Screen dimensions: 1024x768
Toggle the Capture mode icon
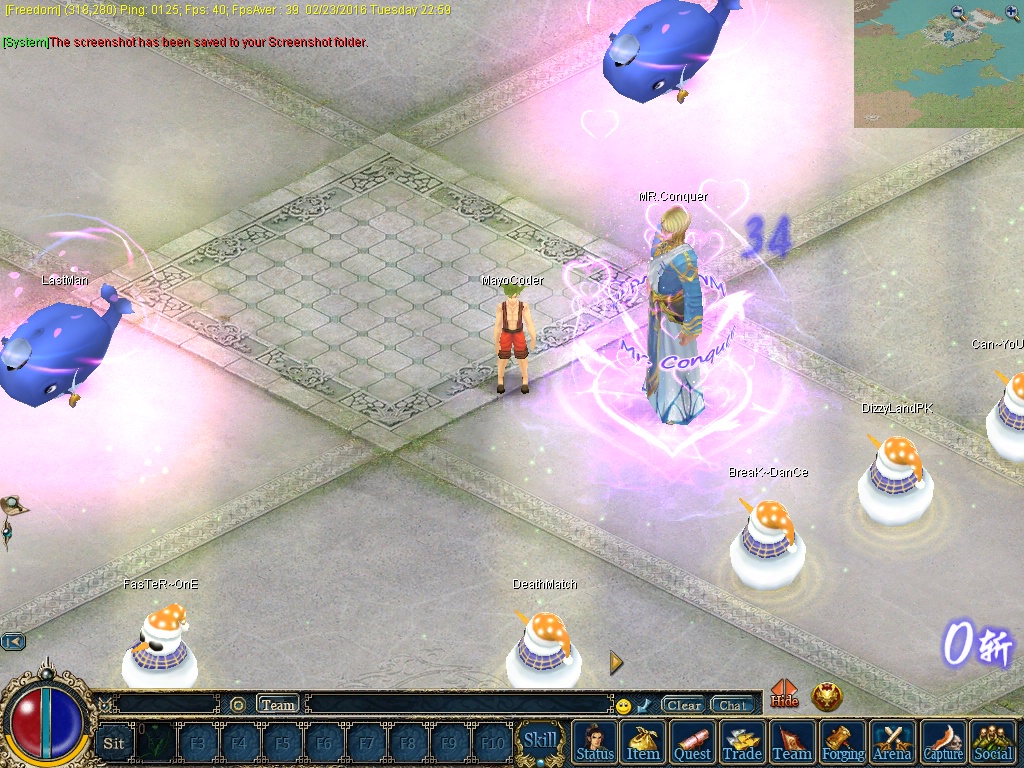(943, 742)
